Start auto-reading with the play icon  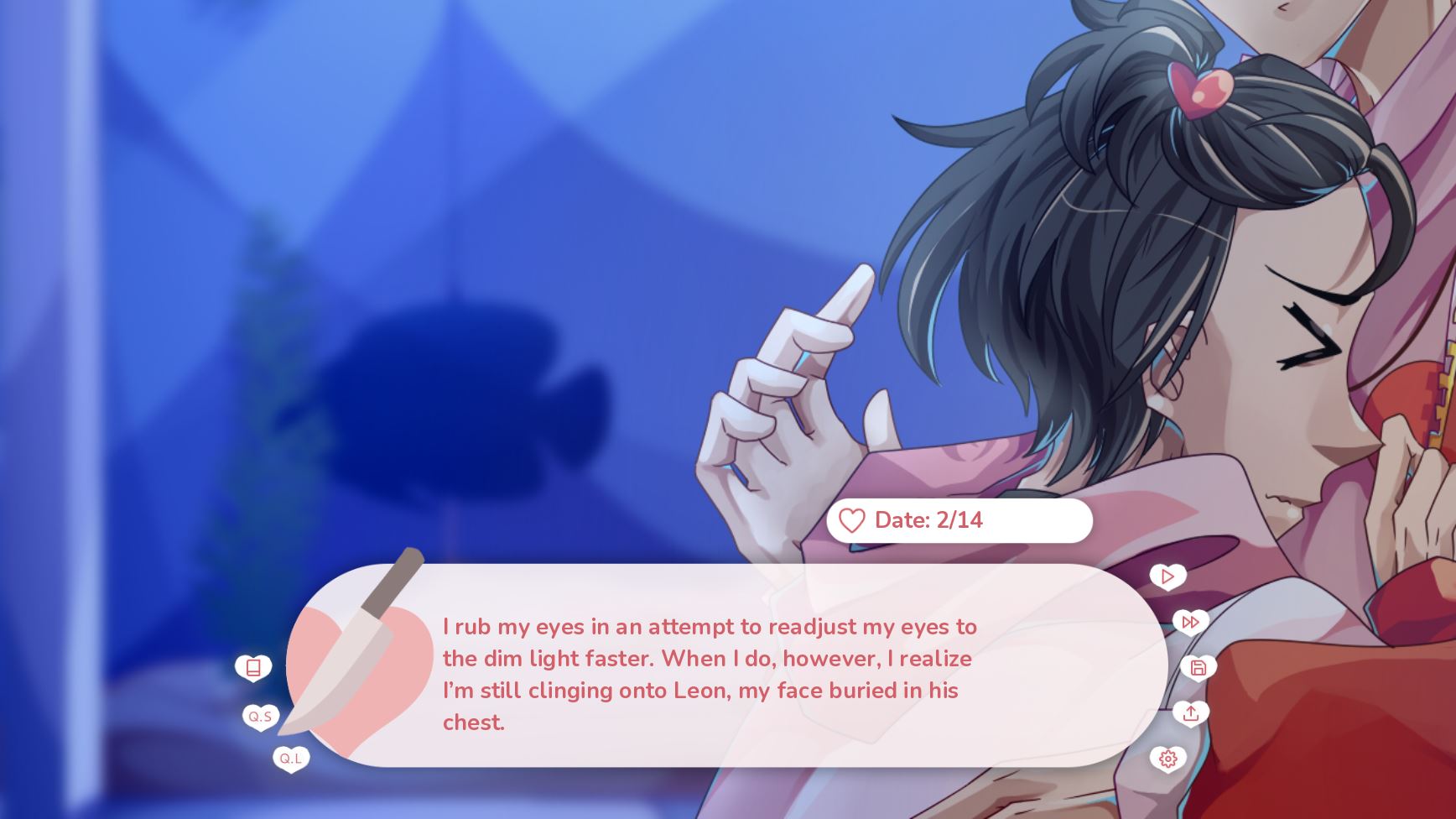point(1167,576)
